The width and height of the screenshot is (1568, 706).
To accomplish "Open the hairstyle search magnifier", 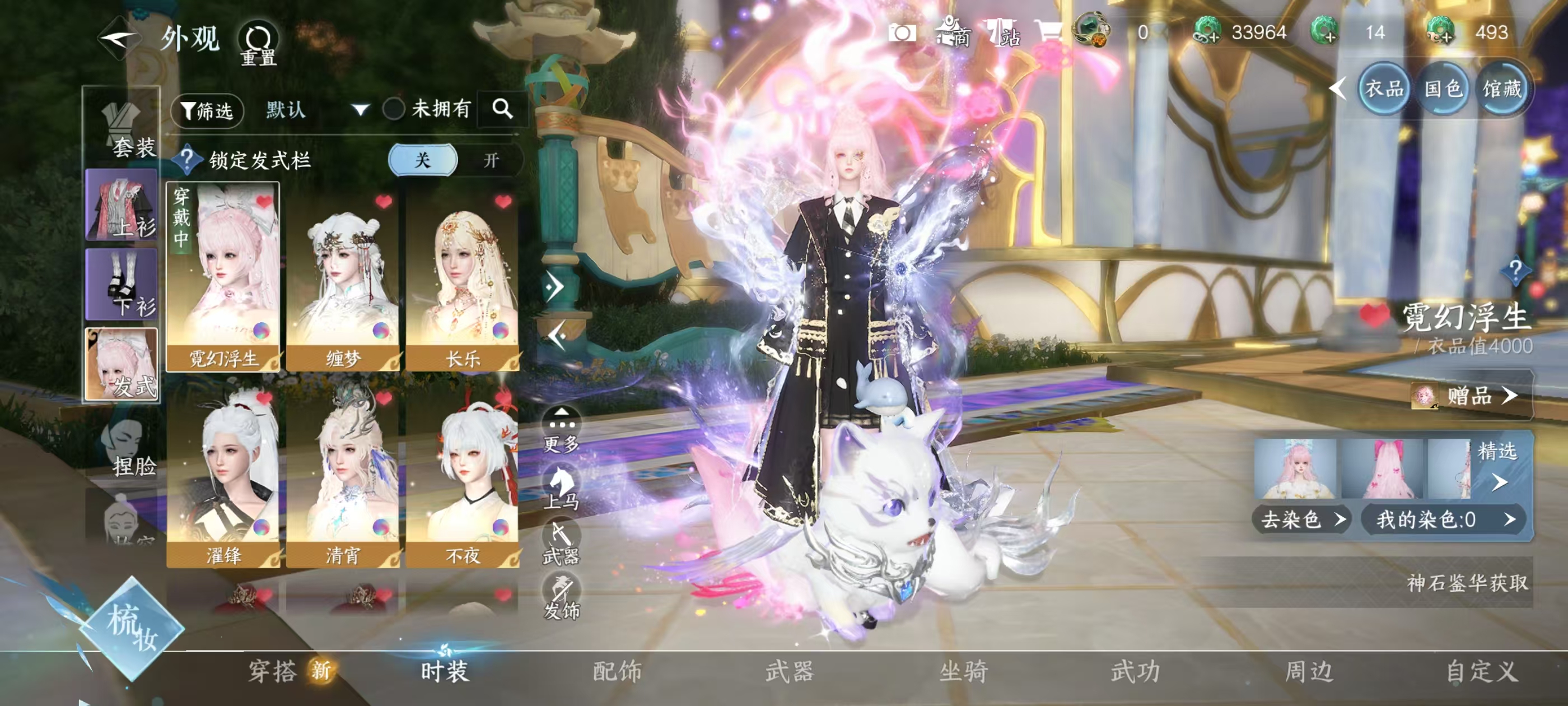I will coord(502,109).
